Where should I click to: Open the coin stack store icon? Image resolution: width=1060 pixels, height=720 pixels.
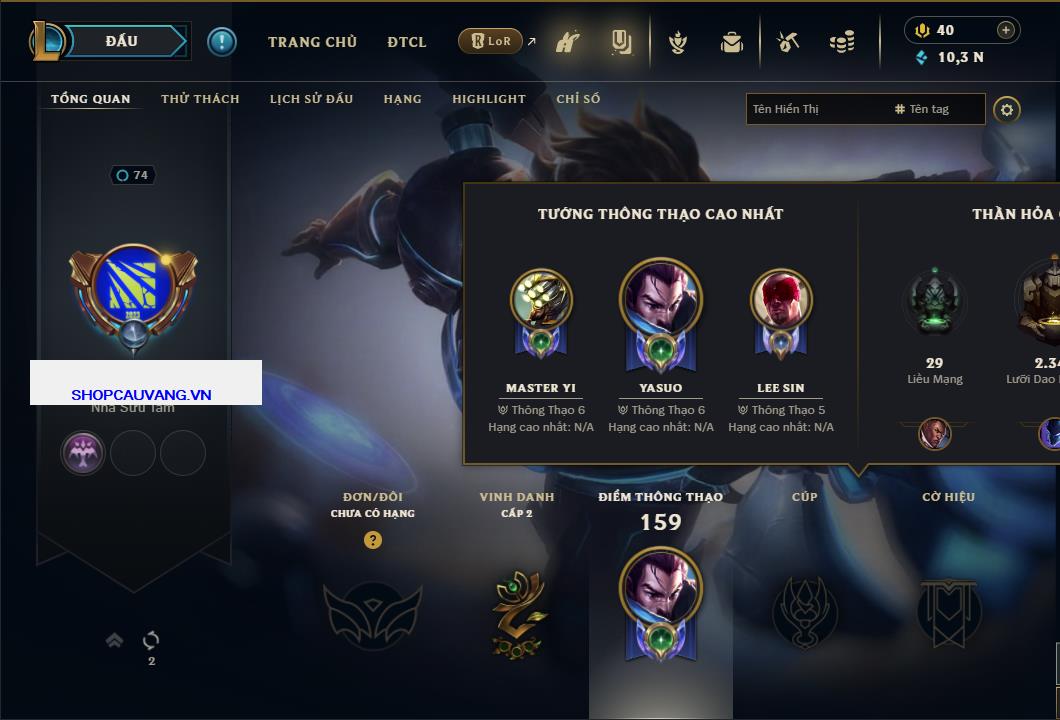(842, 42)
